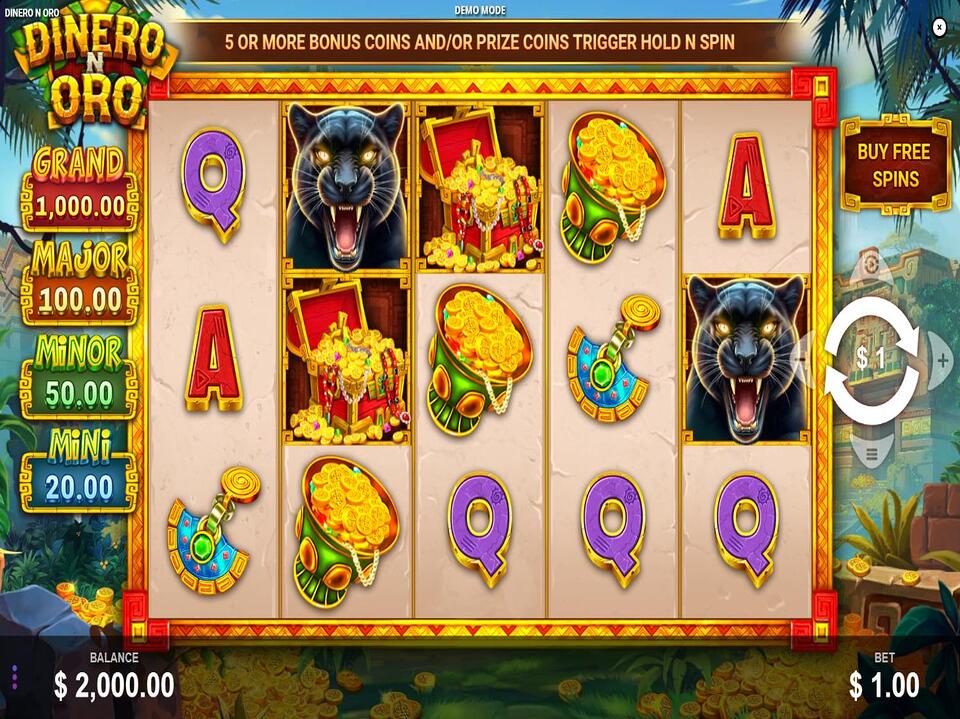Open the Buy Free Spins offer
Viewport: 960px width, 719px height.
pos(894,166)
